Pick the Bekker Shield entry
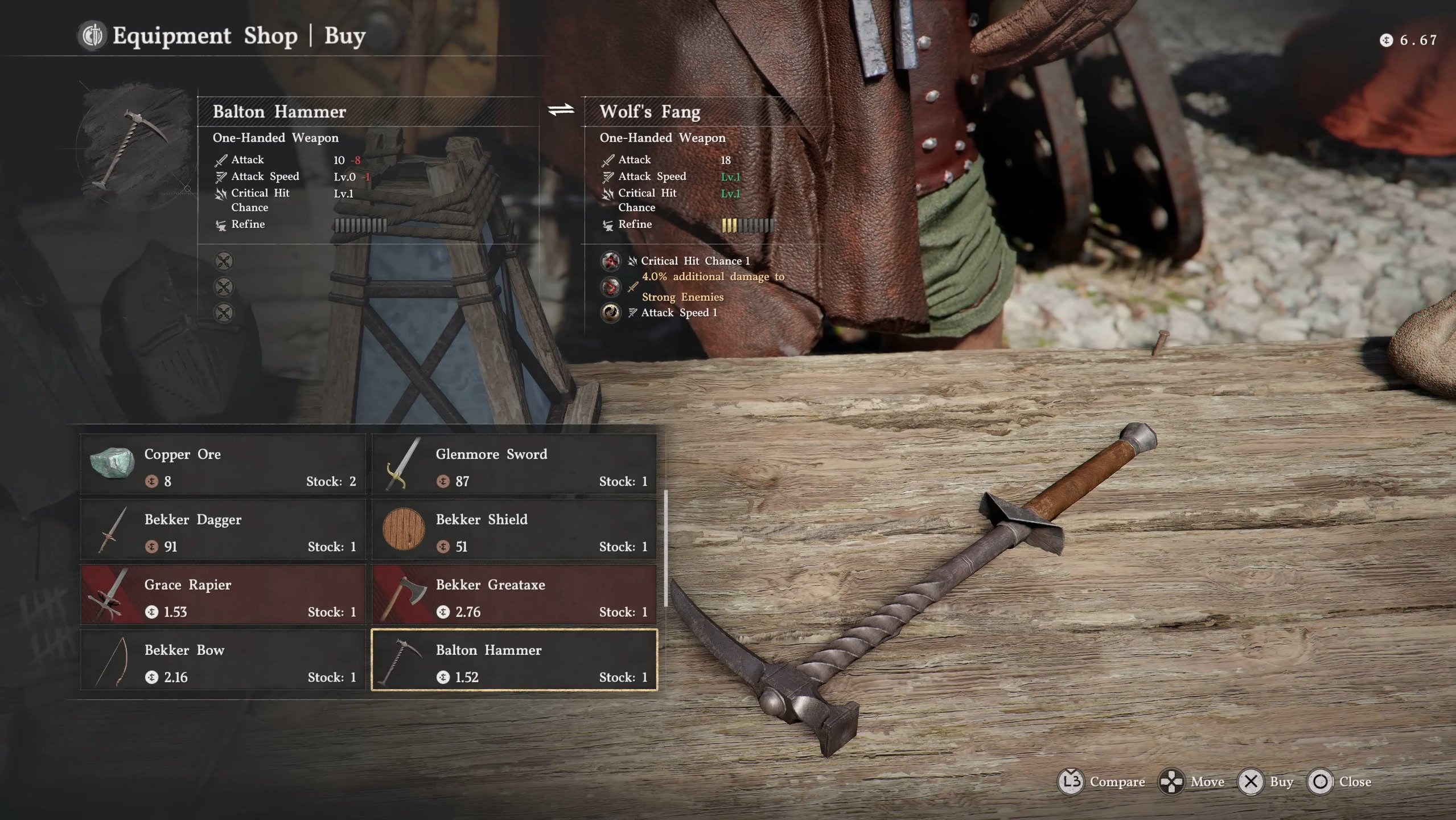Viewport: 1456px width, 820px height. coord(514,530)
